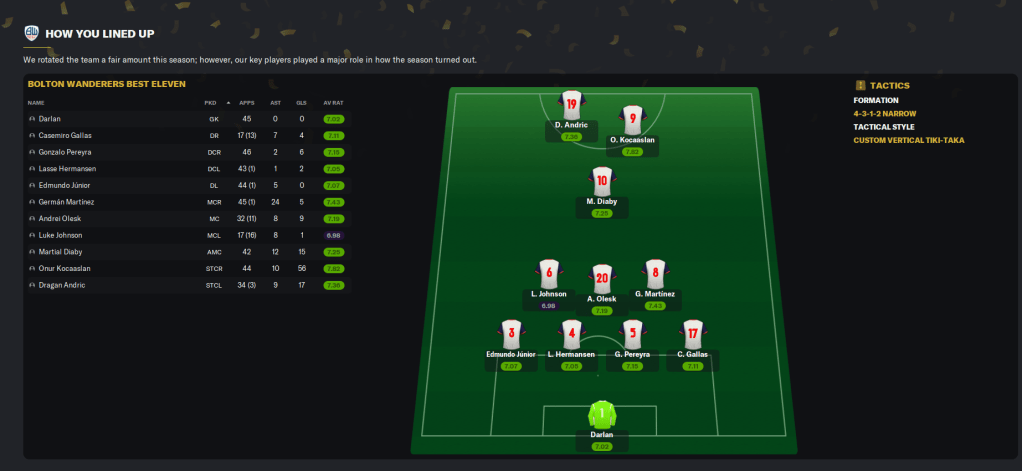Select the number 20 shirt, A. Olesk
Image resolution: width=1022 pixels, height=471 pixels.
click(601, 276)
